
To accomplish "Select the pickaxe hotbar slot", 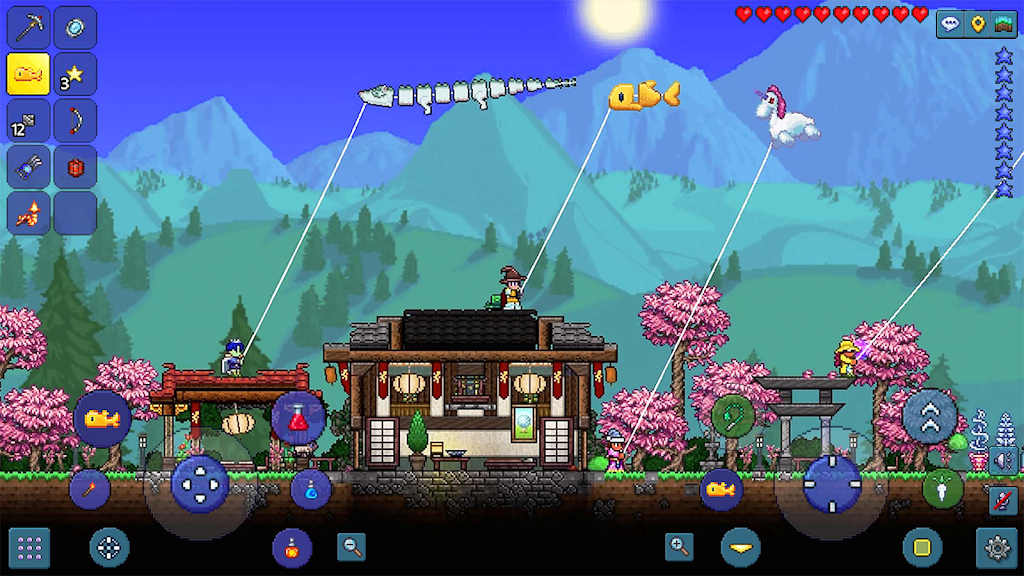I will point(29,27).
